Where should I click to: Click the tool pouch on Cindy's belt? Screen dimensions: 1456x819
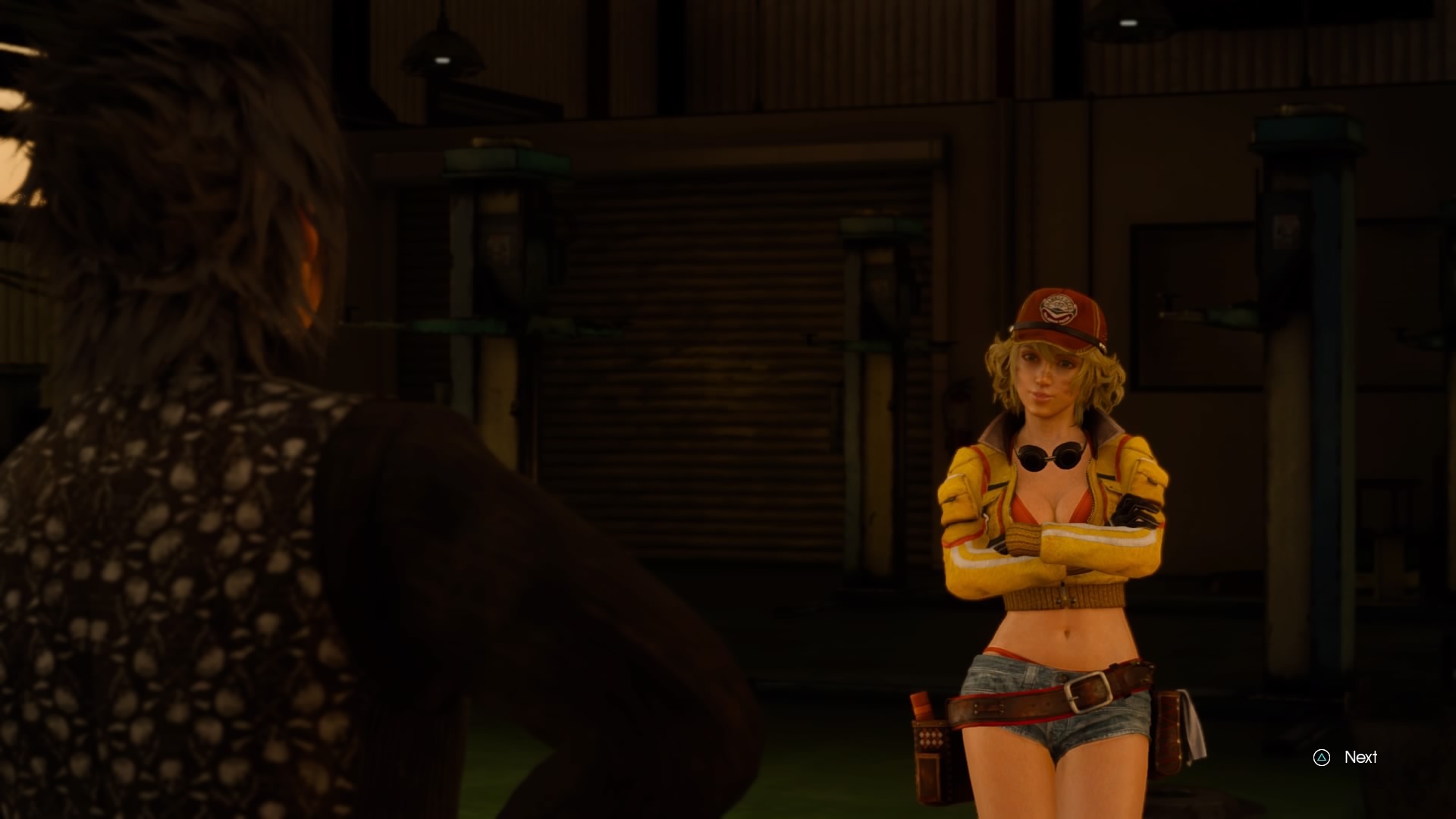931,751
